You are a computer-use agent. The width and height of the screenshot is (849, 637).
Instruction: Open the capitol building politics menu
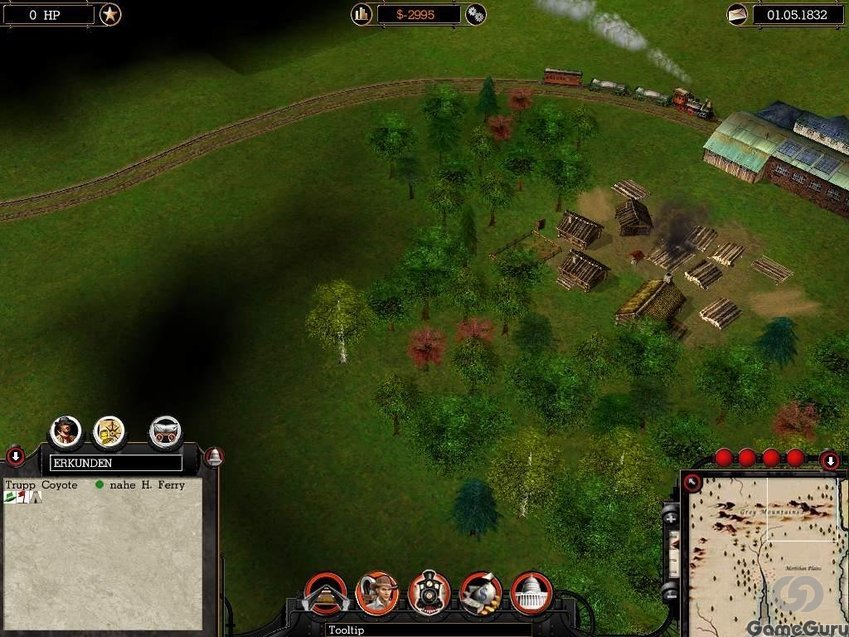[x=532, y=593]
